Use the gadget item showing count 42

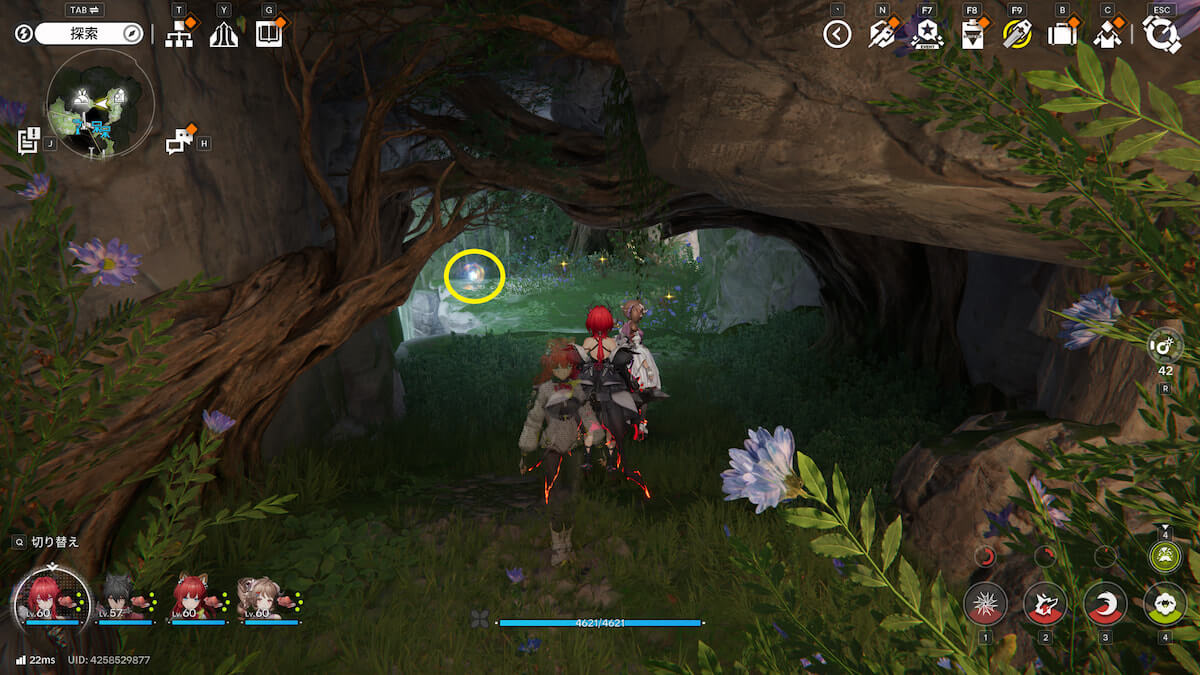point(1166,346)
